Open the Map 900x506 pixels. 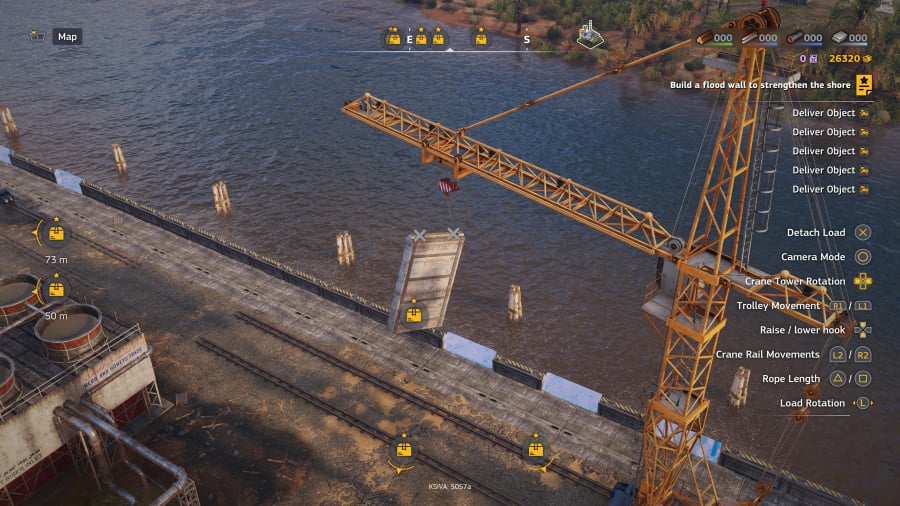[x=67, y=37]
